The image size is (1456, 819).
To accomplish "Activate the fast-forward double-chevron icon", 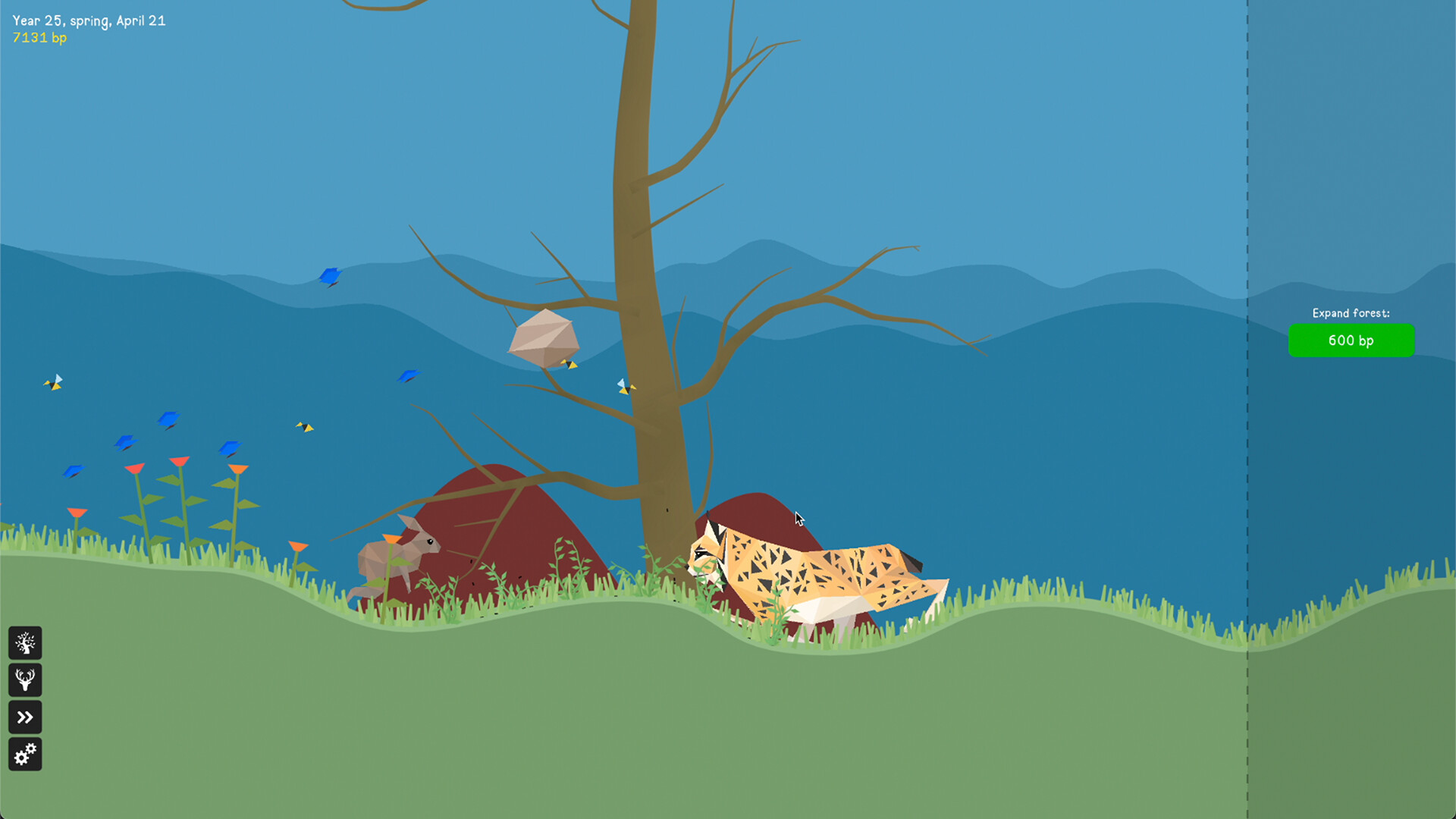I will coord(25,717).
